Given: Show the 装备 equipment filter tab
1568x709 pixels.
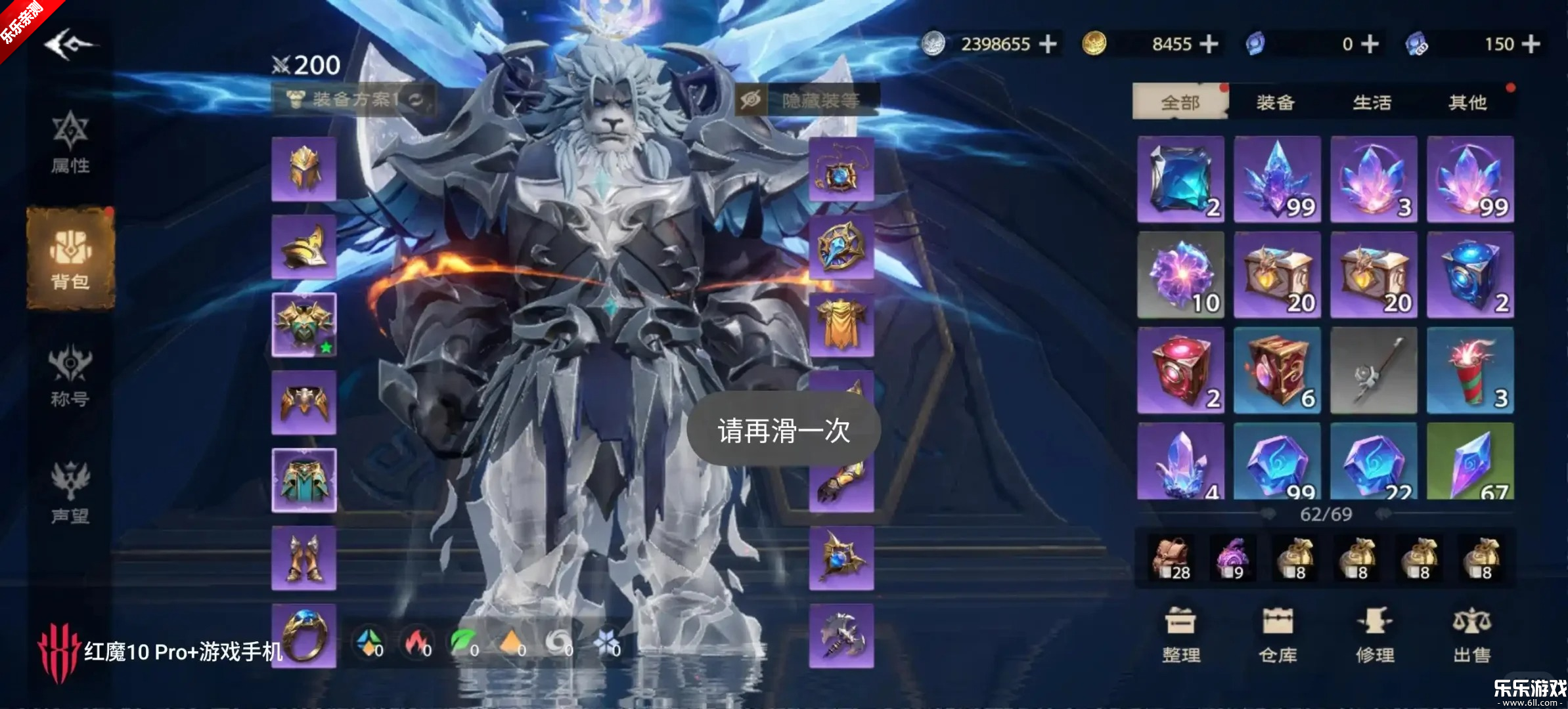Looking at the screenshot, I should tap(1276, 102).
